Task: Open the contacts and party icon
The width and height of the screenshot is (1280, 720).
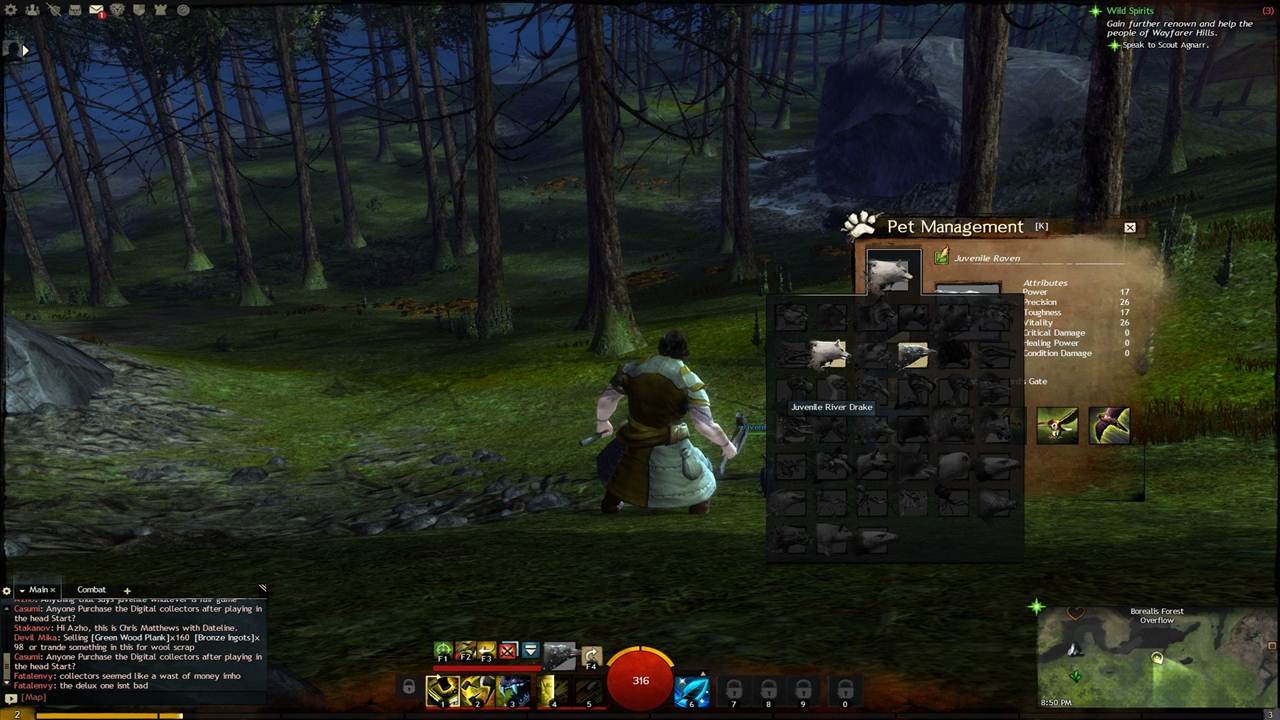Action: [x=33, y=10]
